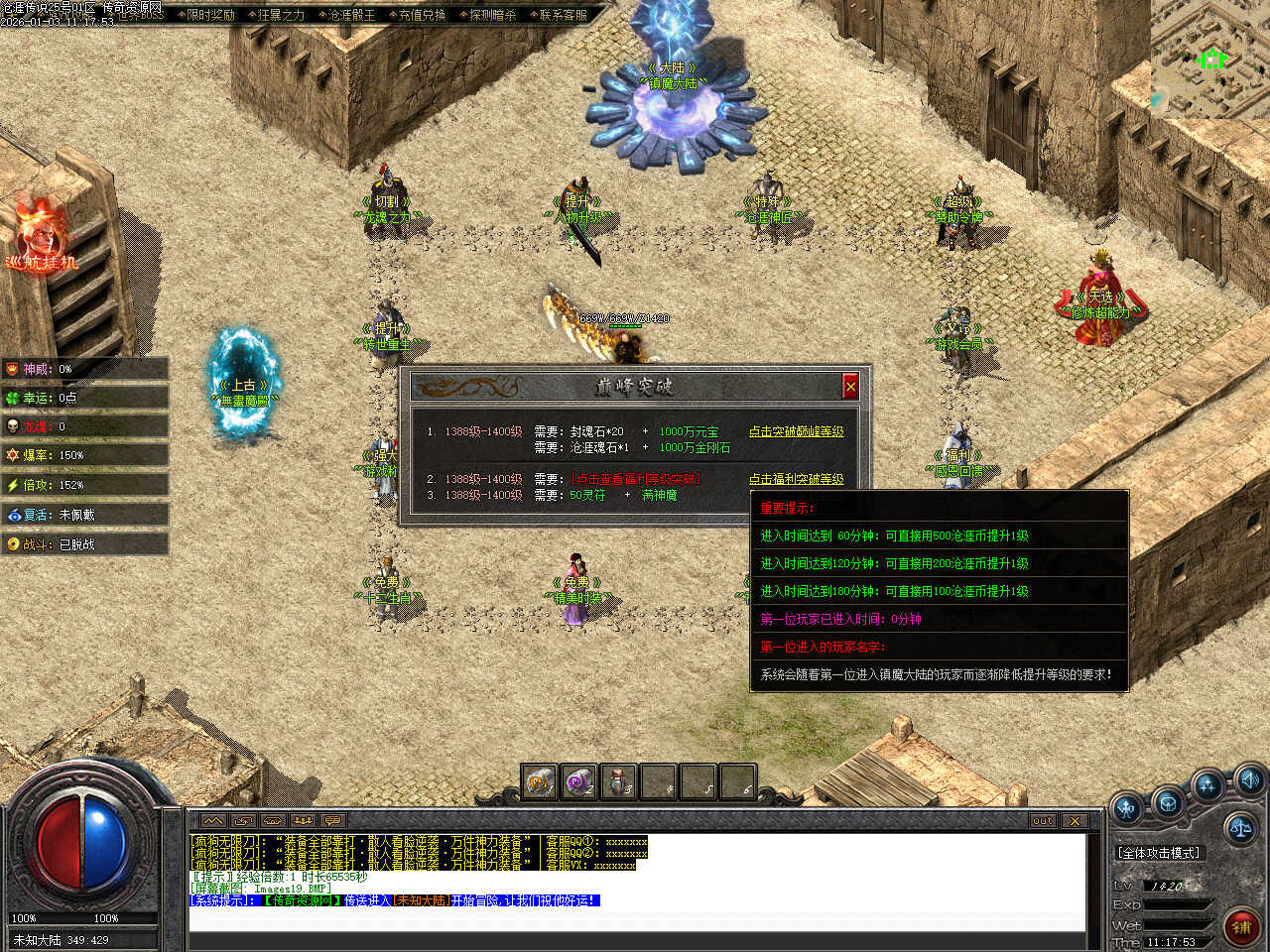The image size is (1270, 952).
Task: Click the 点击突破巅峰等级 link
Action: tap(796, 431)
